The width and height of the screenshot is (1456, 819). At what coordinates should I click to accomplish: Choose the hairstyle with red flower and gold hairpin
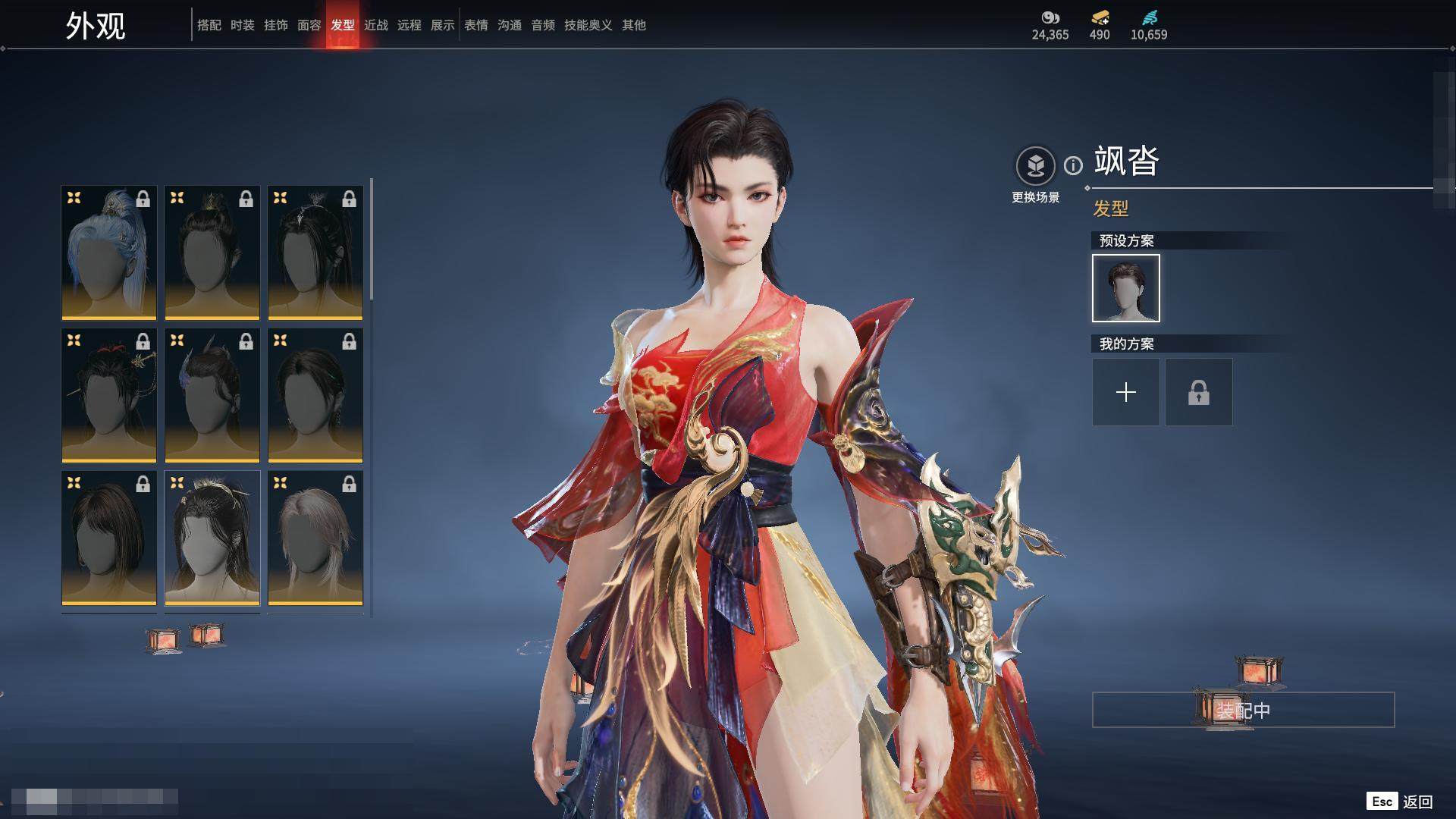[109, 395]
